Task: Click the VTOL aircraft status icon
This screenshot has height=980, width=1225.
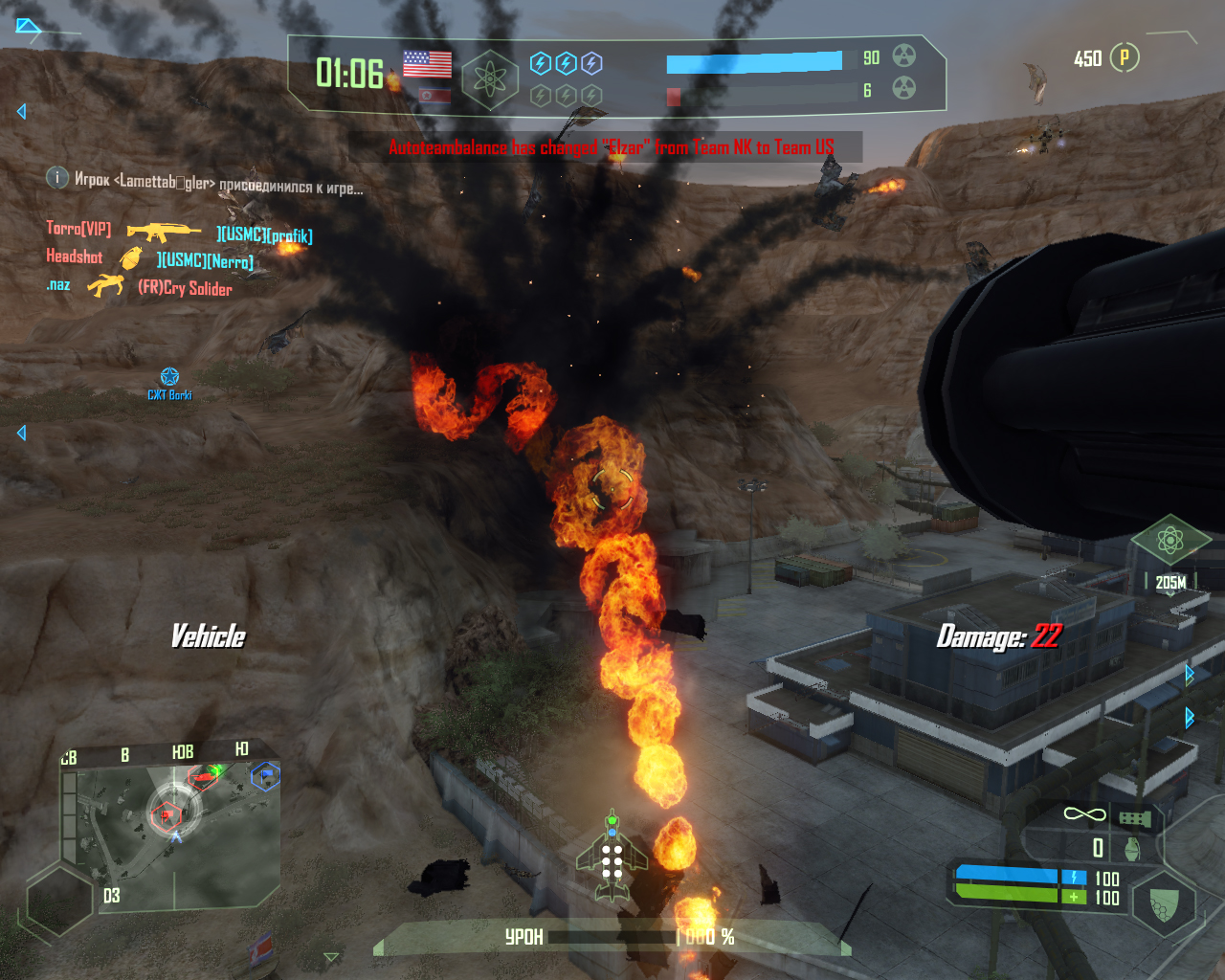Action: [x=612, y=857]
